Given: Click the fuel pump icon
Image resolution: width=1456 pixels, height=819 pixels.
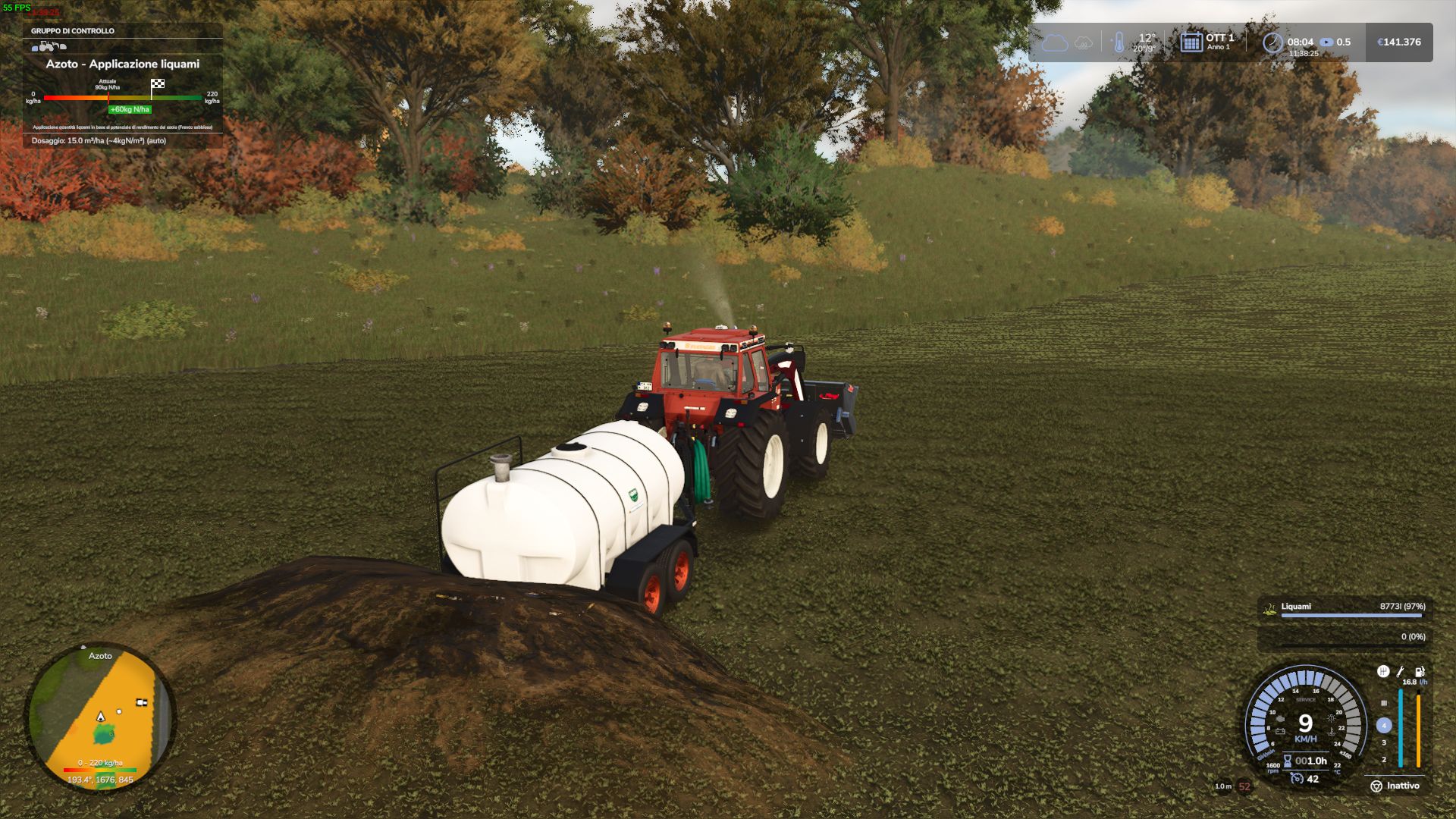Looking at the screenshot, I should click(1420, 671).
